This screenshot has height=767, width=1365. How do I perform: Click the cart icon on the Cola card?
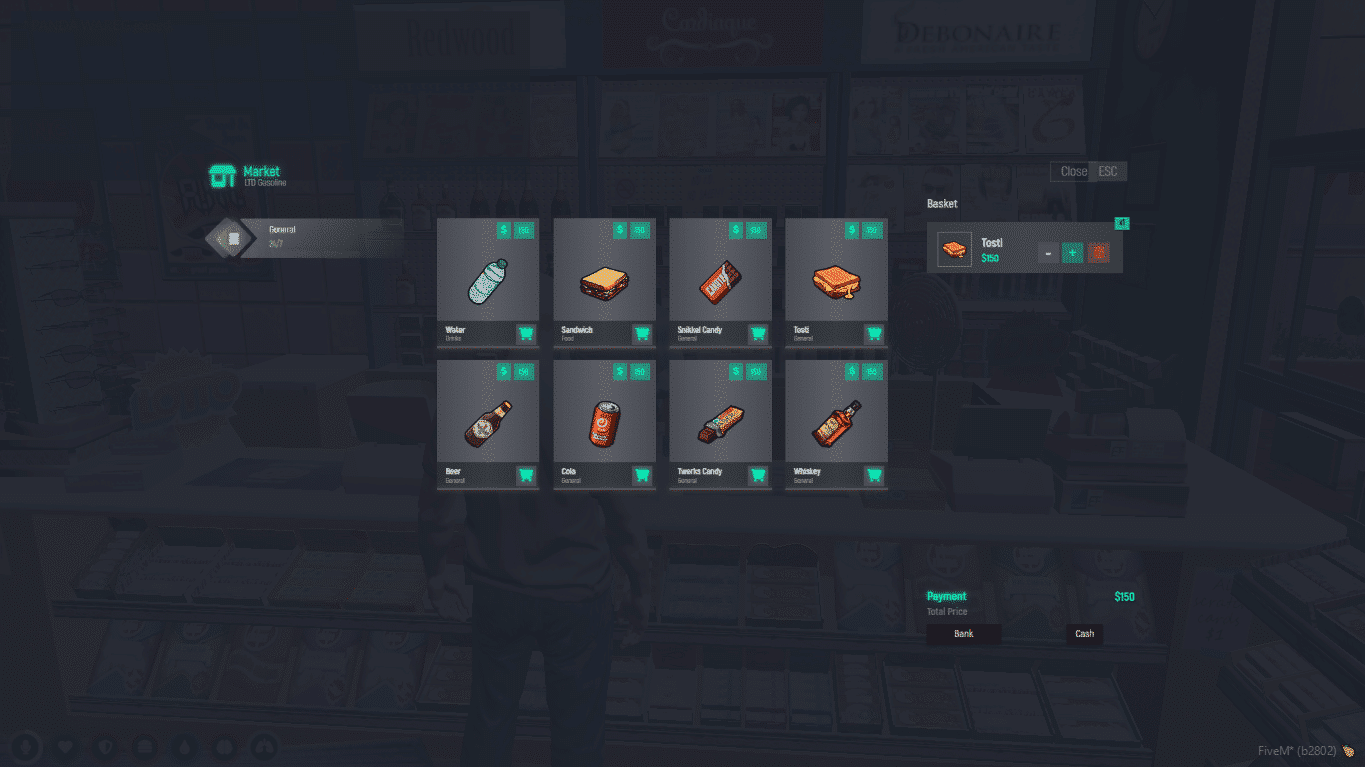pos(642,476)
